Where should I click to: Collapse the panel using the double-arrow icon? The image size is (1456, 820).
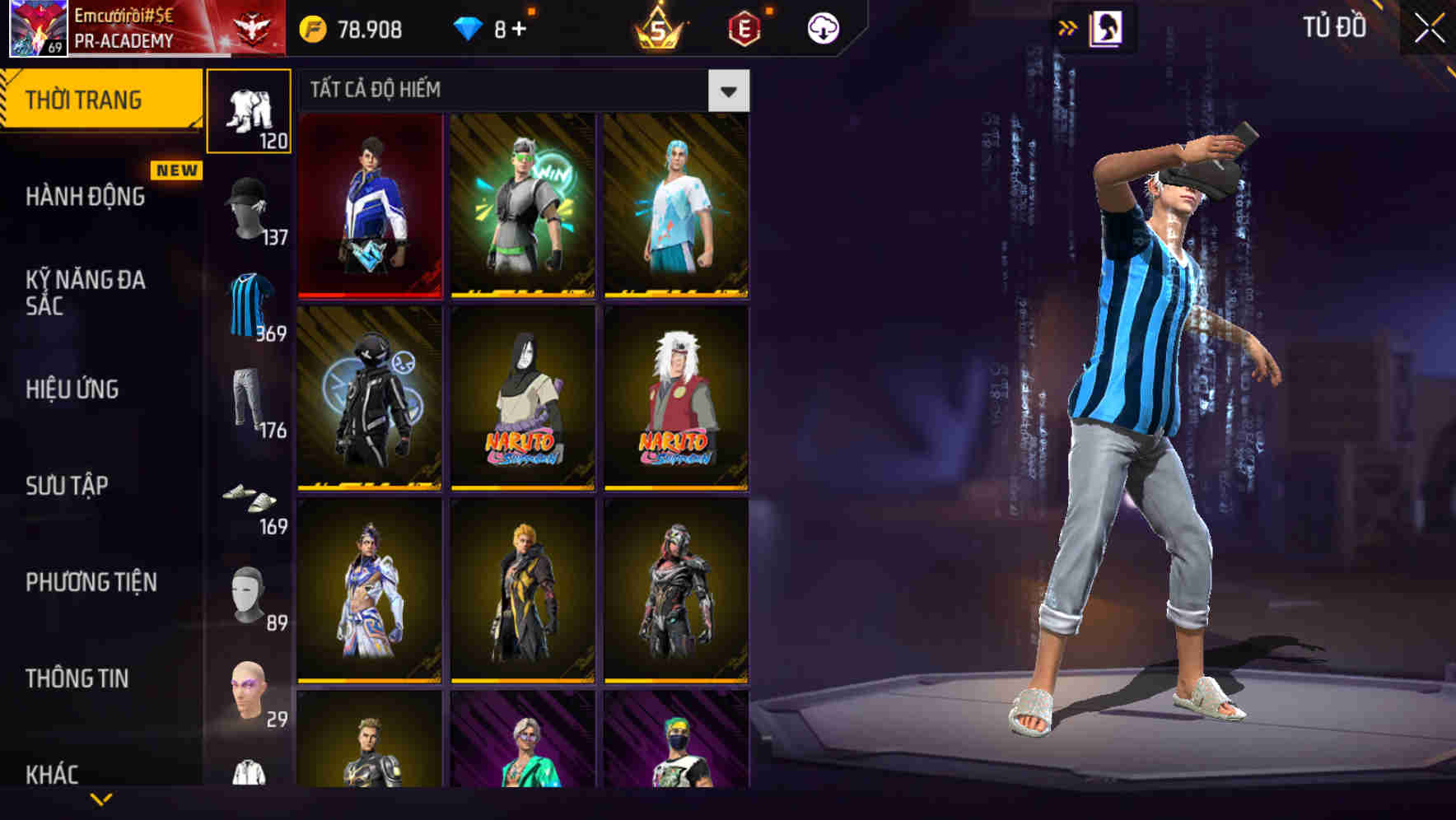pyautogui.click(x=1068, y=27)
